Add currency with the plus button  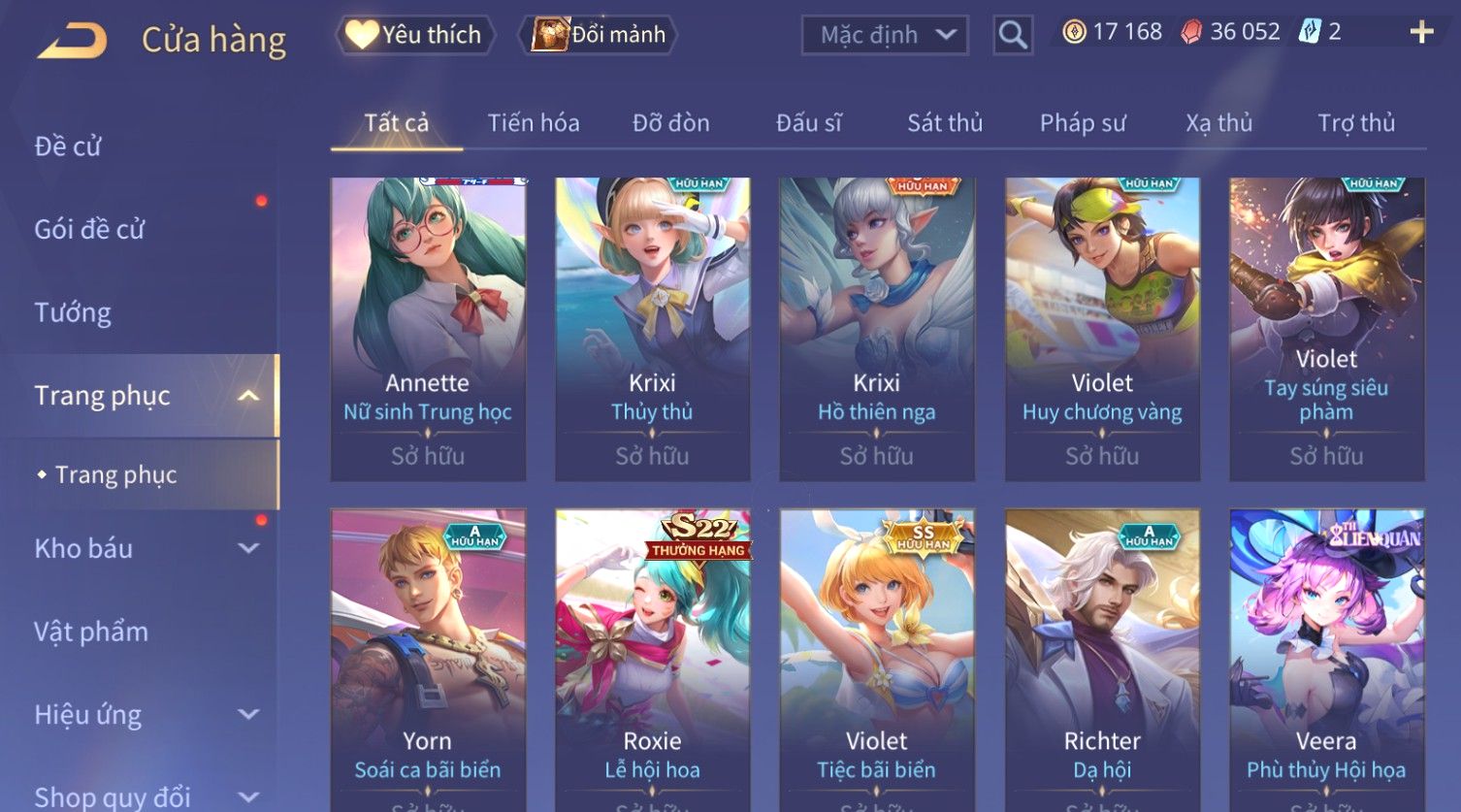coord(1421,32)
